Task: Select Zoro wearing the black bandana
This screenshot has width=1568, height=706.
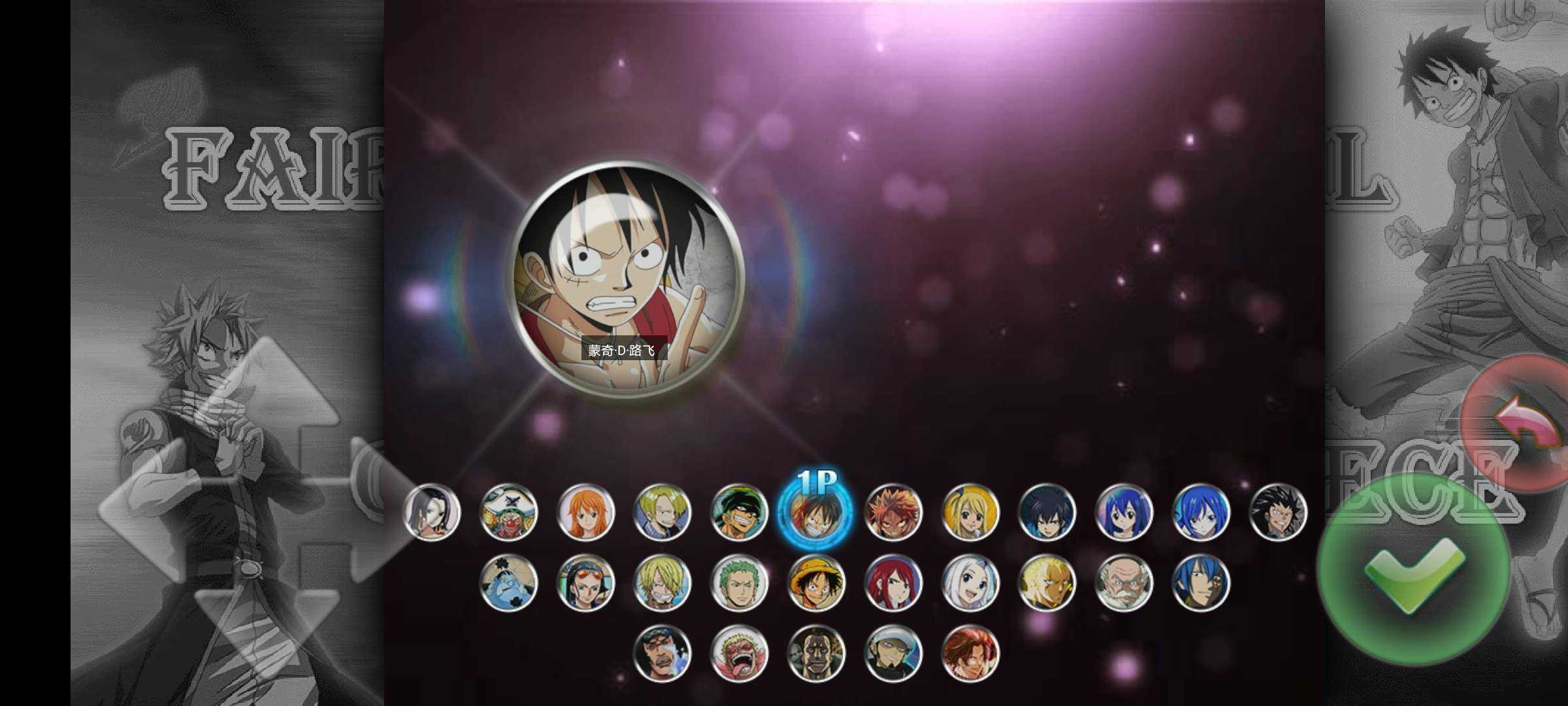Action: [x=739, y=513]
